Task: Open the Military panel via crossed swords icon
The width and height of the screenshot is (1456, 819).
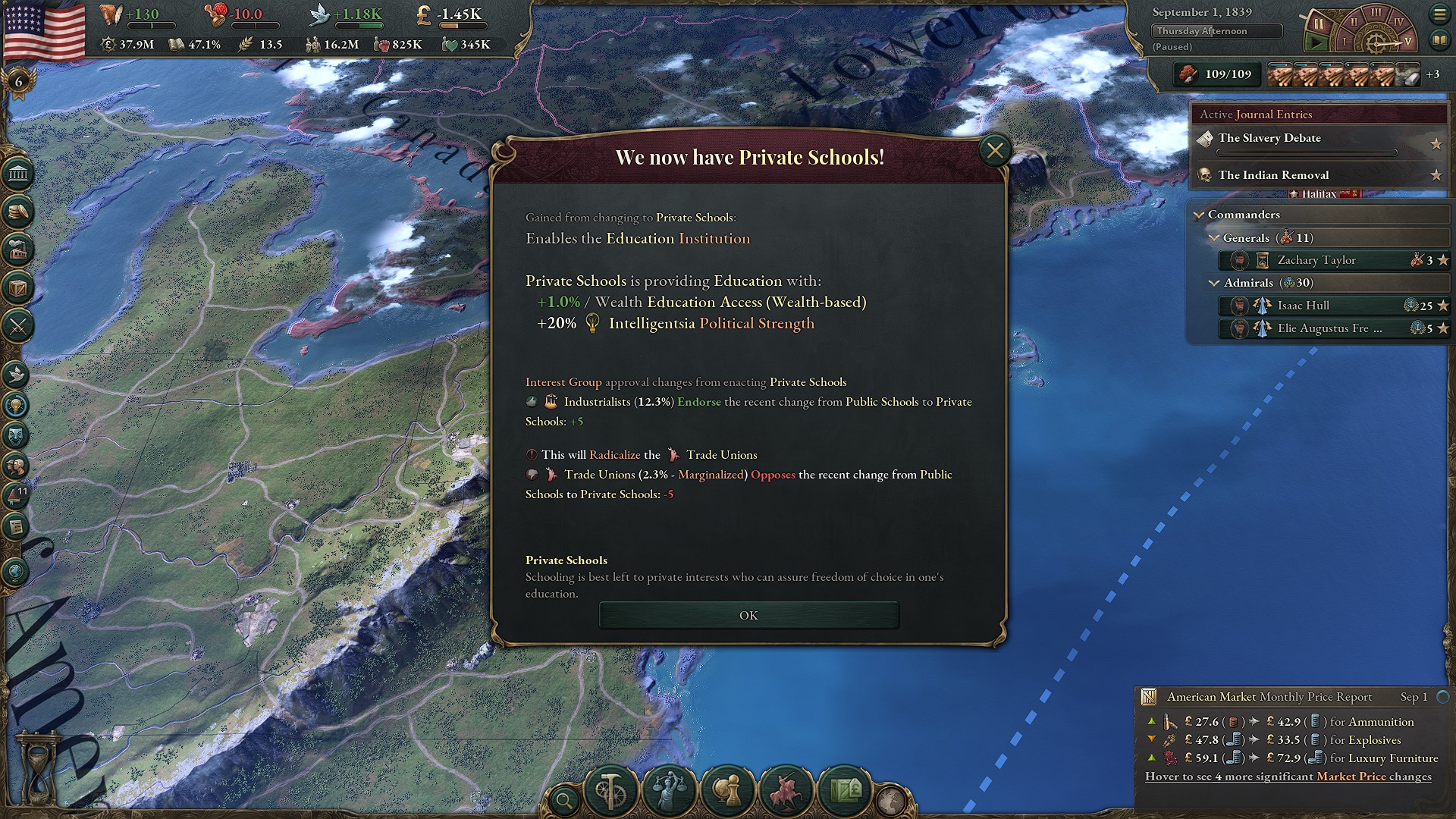Action: (x=19, y=326)
